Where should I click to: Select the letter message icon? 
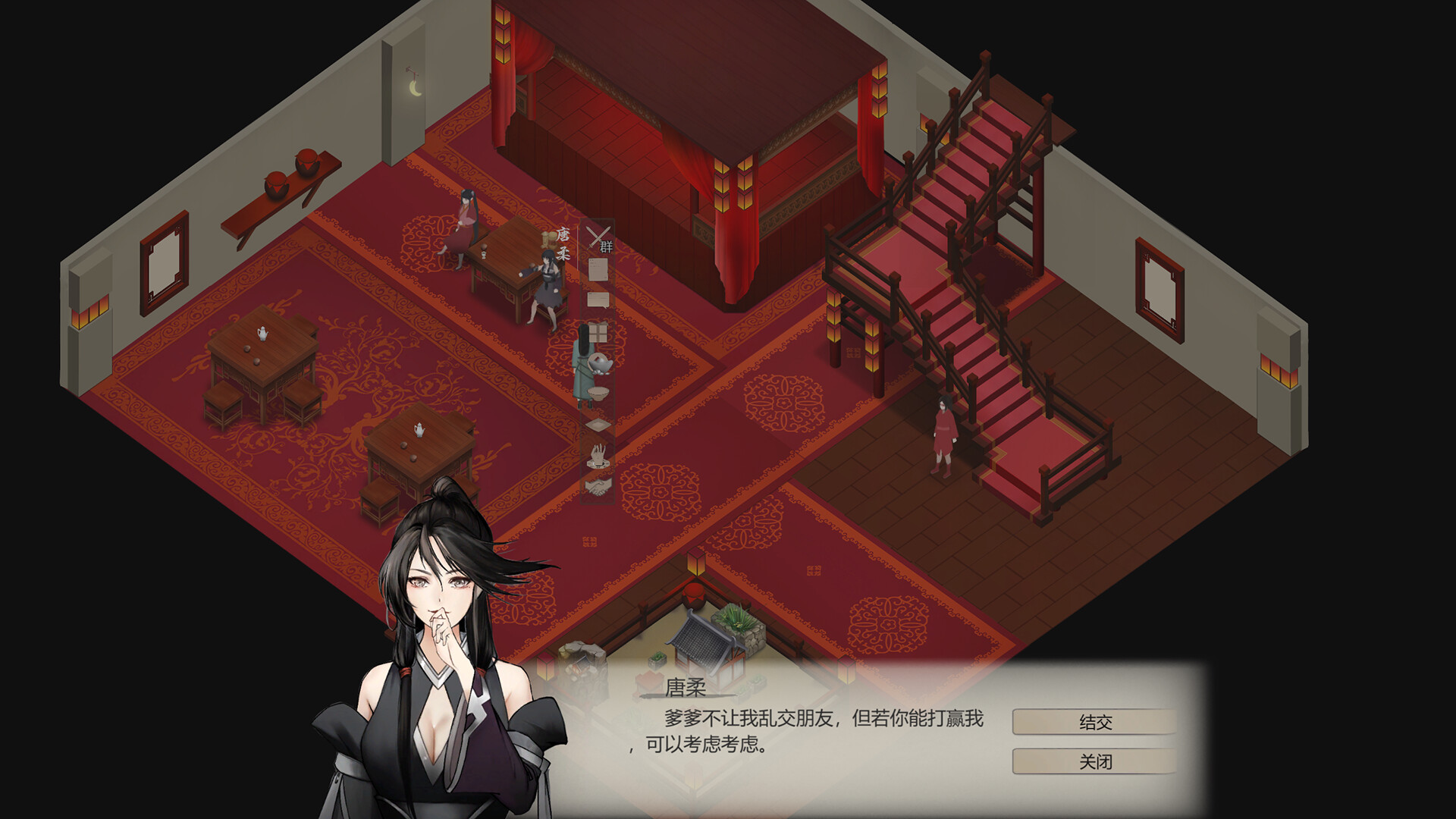click(598, 300)
